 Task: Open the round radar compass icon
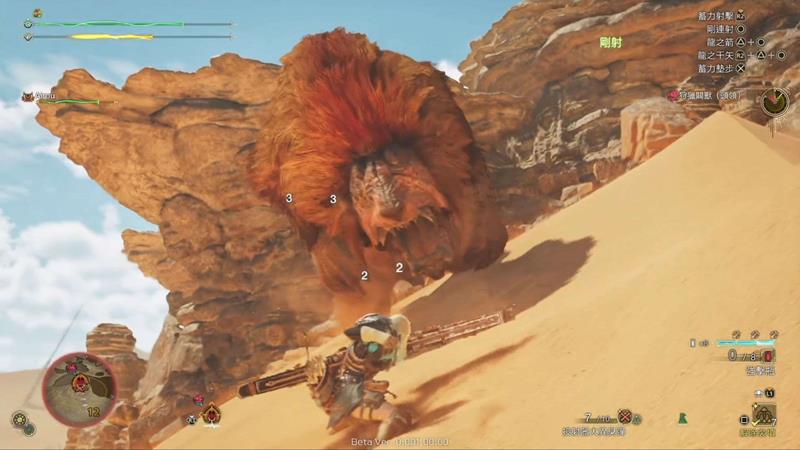point(773,100)
